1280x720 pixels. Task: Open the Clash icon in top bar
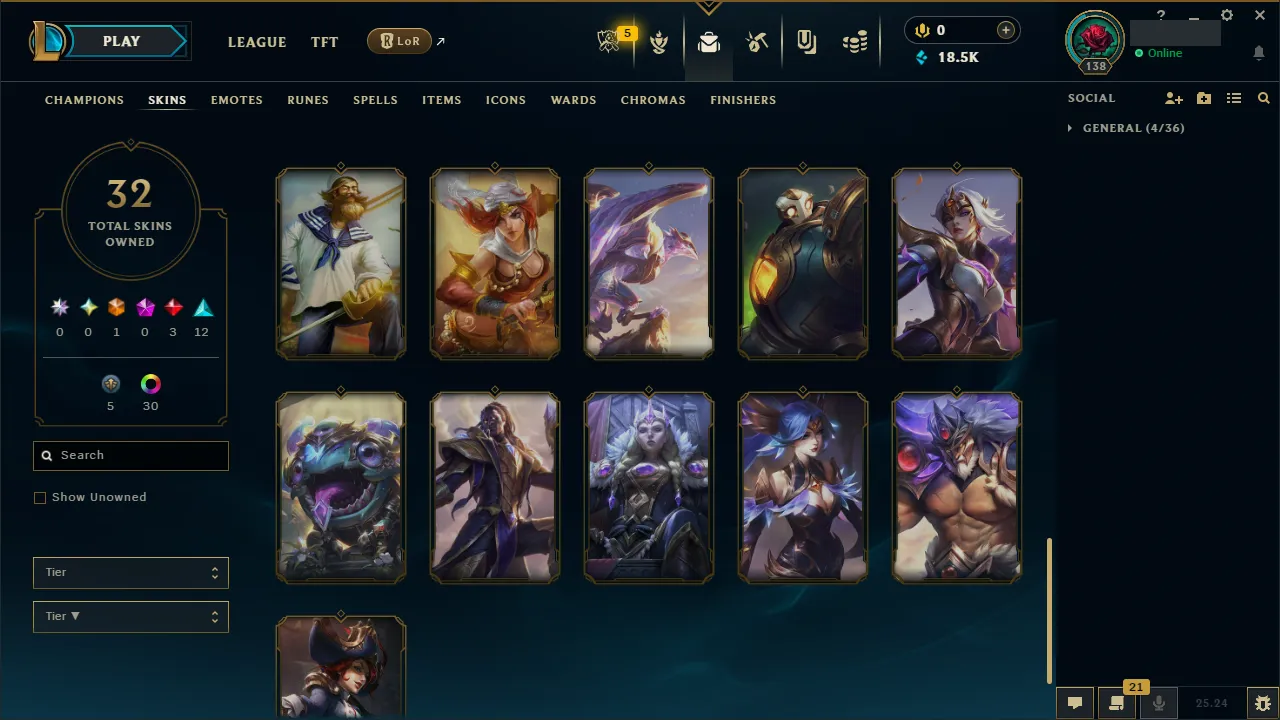pos(659,41)
